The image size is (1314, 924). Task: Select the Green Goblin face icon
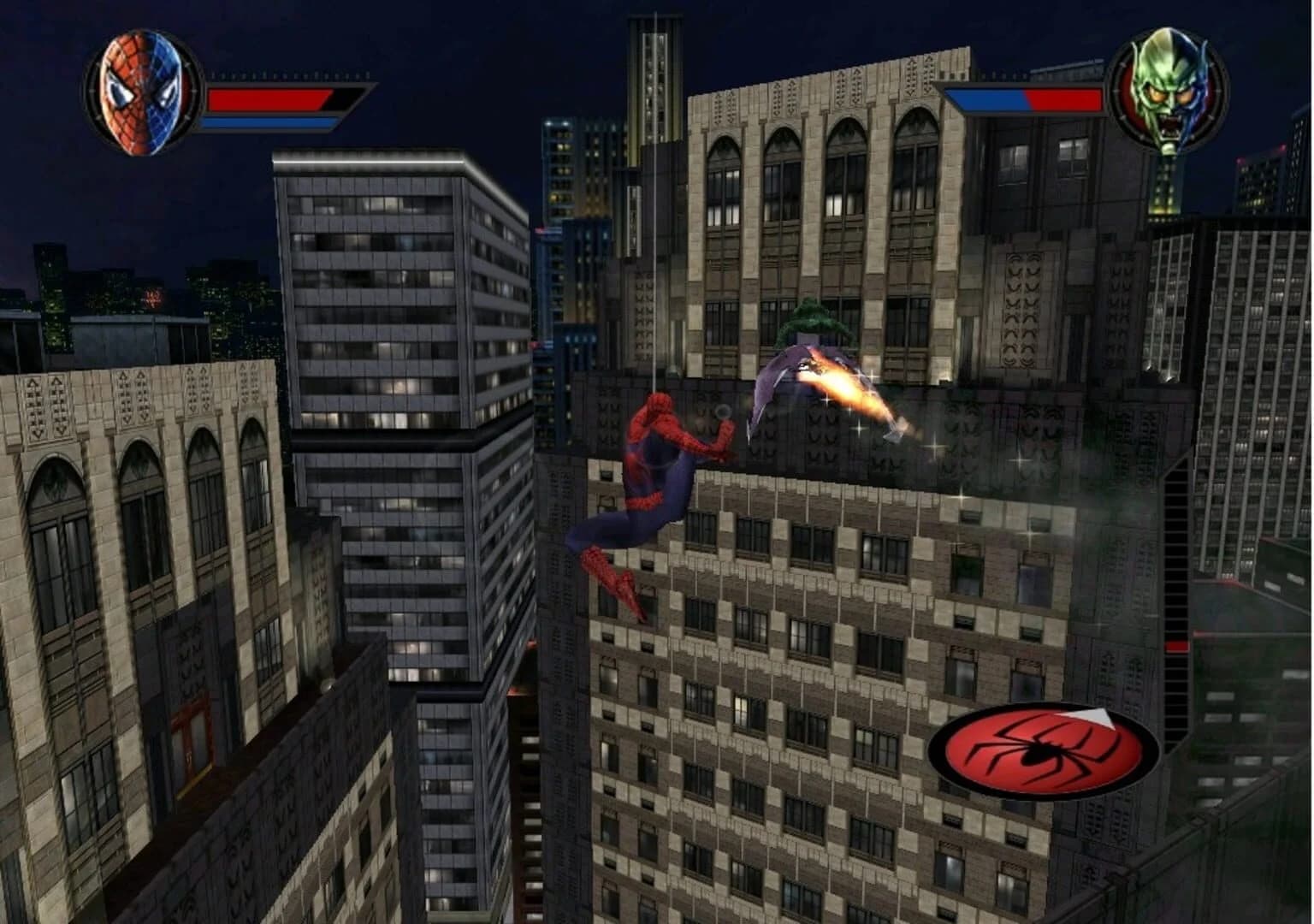pos(1170,94)
